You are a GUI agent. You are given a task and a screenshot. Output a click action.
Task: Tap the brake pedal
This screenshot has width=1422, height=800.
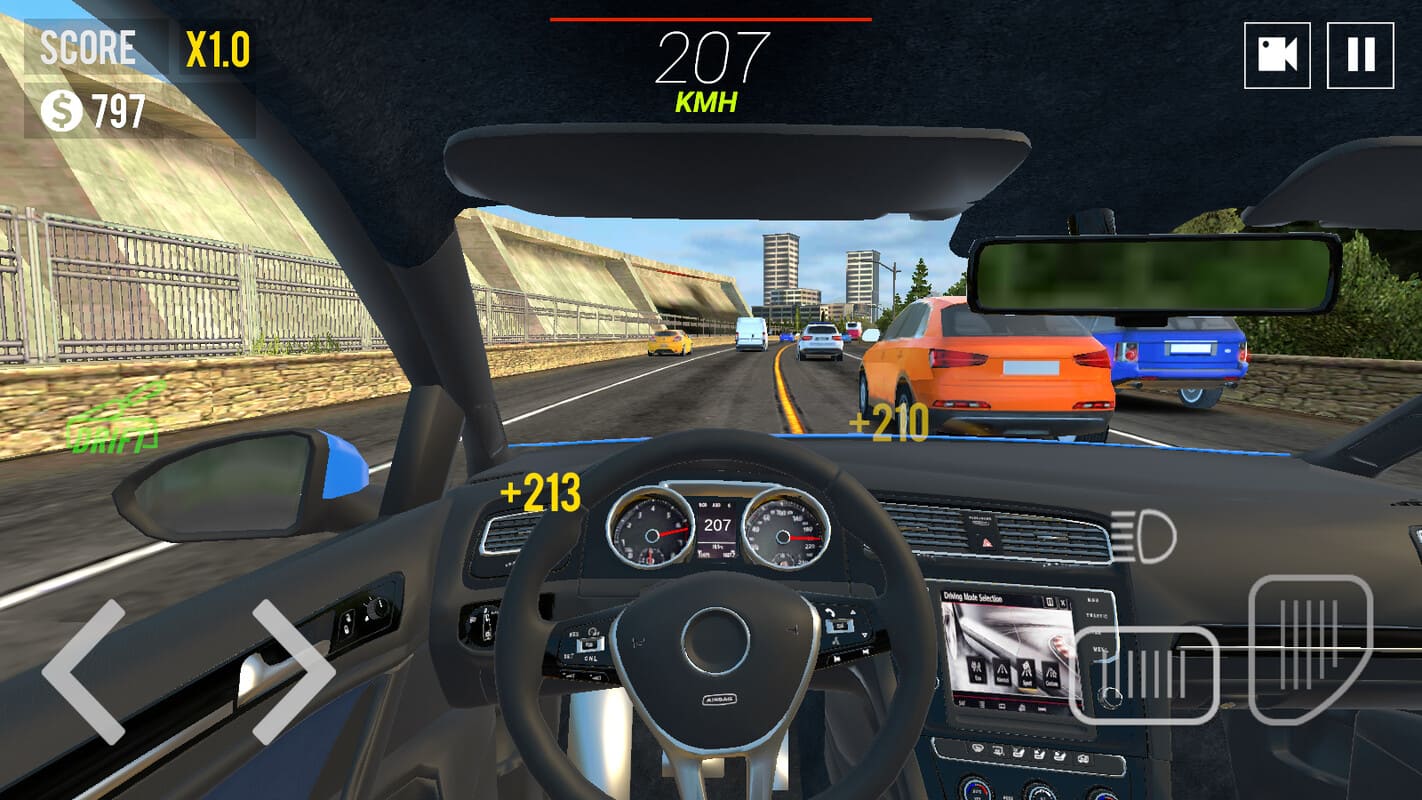(1144, 675)
